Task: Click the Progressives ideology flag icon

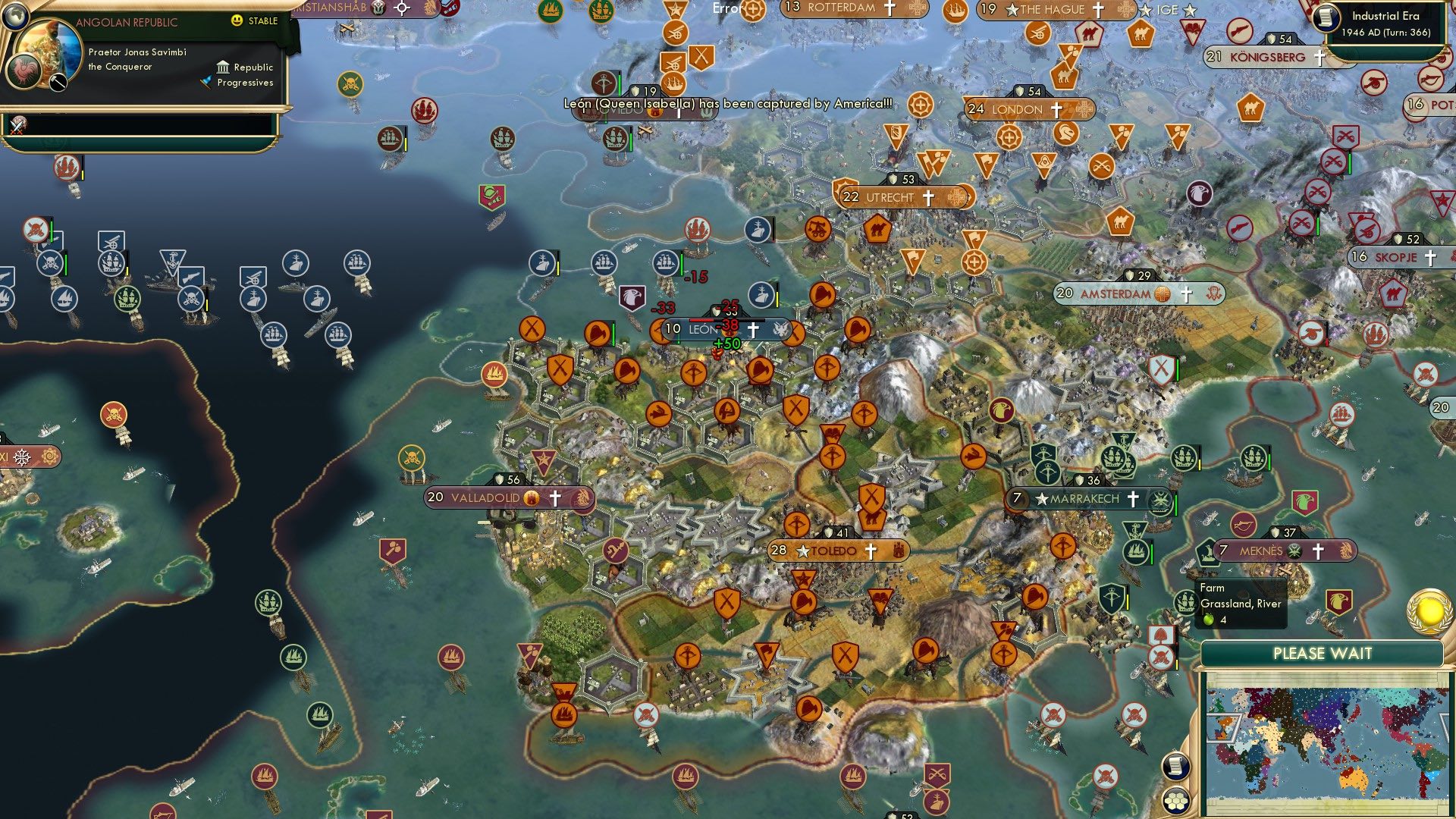Action: pos(206,82)
